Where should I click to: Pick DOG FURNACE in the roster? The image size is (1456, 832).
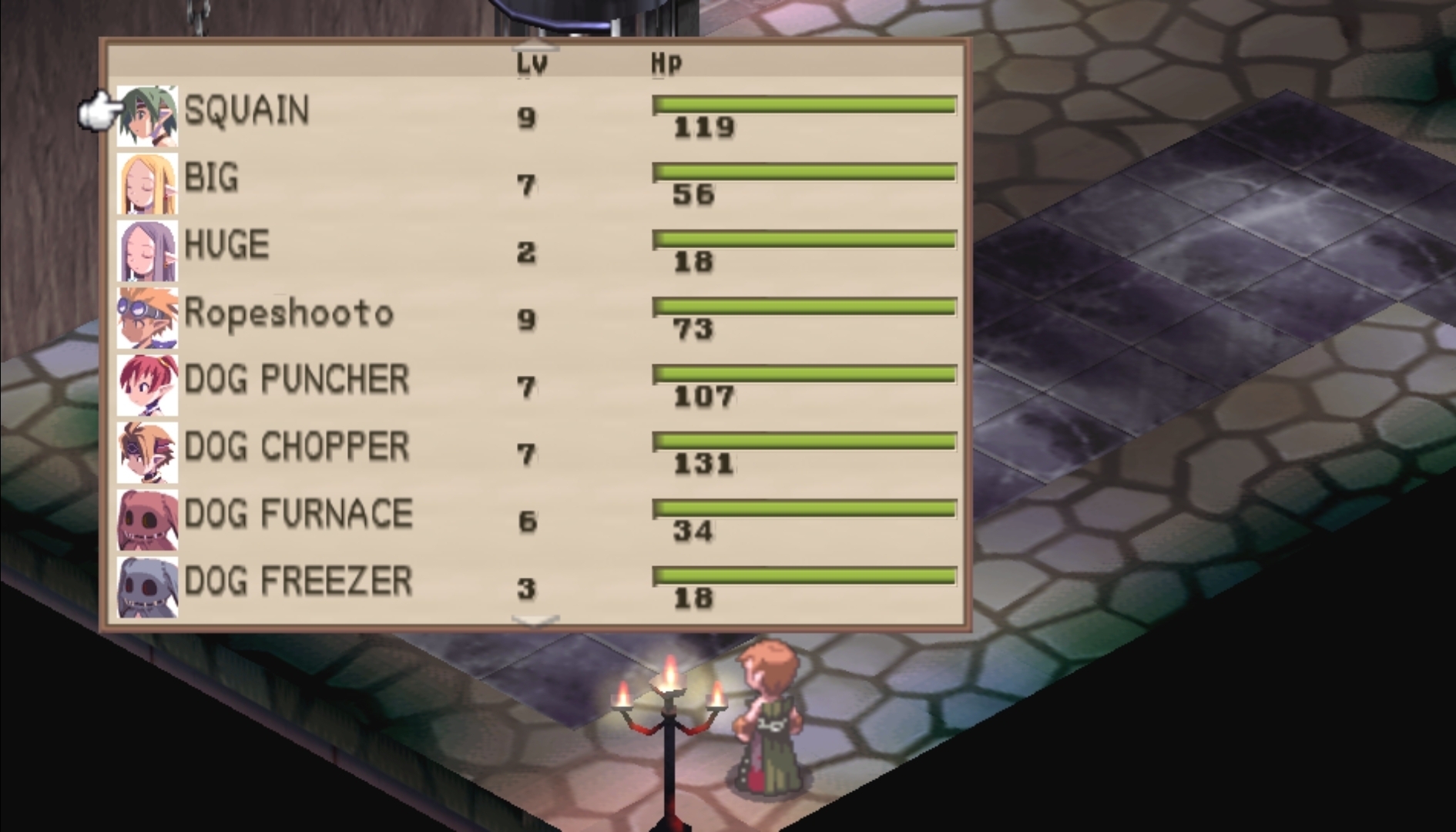click(x=298, y=514)
